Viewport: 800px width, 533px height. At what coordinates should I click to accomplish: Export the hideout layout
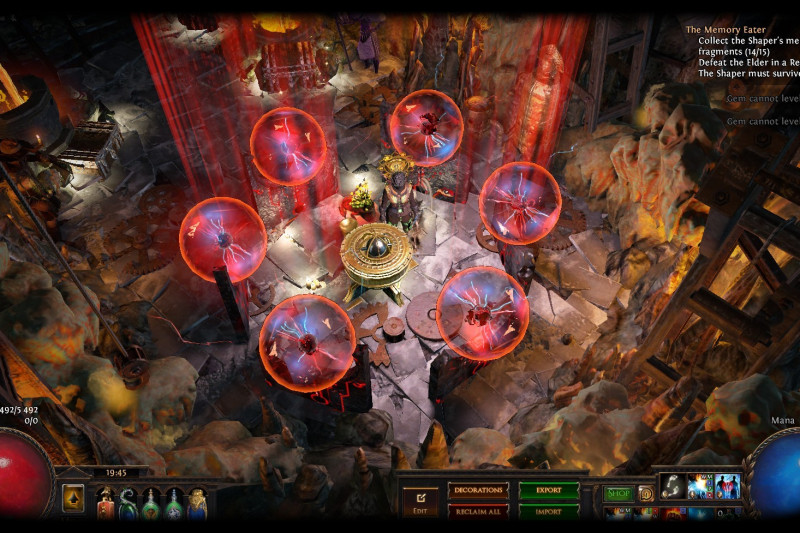point(549,490)
